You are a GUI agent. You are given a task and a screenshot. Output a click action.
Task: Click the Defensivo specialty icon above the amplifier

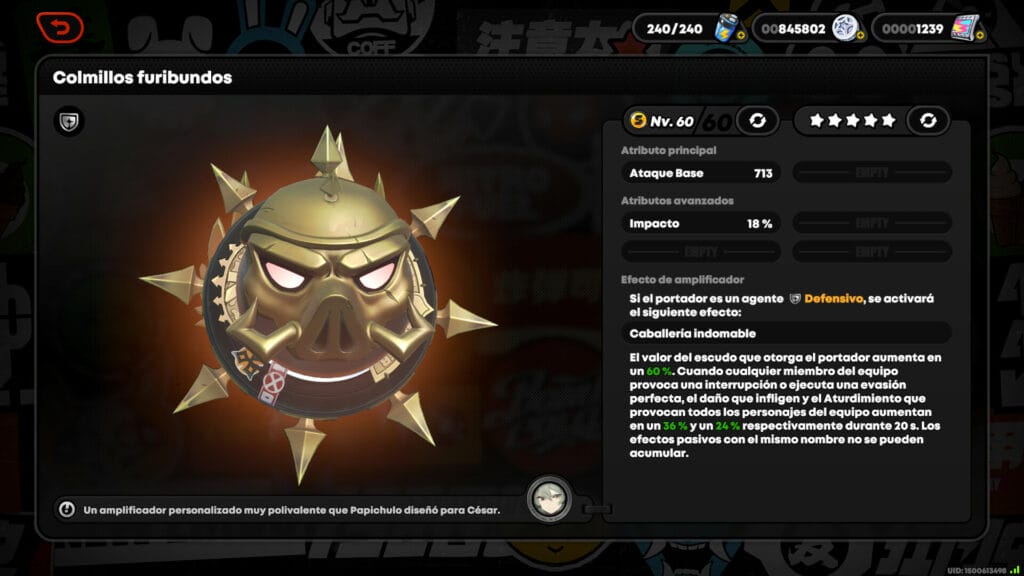tap(69, 122)
